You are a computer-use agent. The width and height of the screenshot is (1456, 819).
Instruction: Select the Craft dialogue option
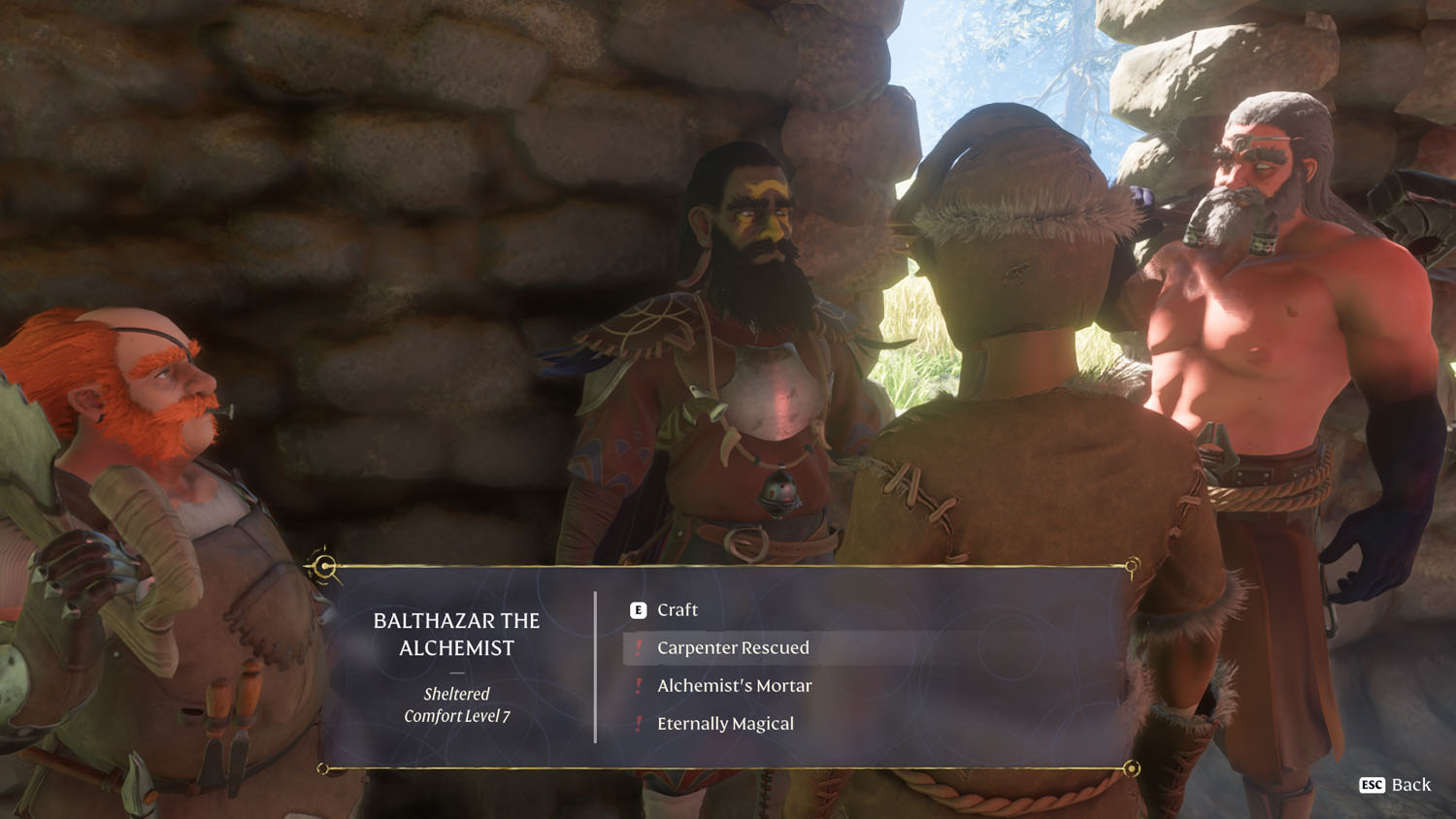click(x=677, y=610)
